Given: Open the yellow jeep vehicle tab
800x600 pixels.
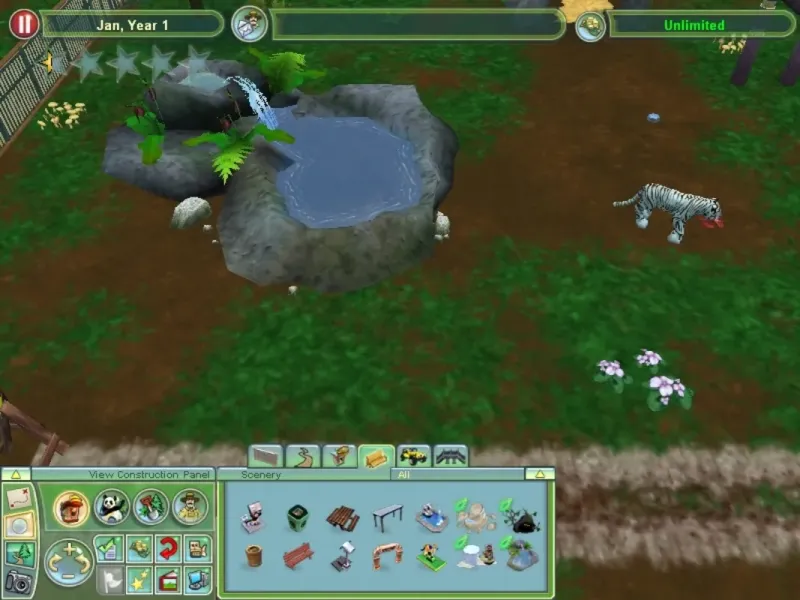Looking at the screenshot, I should (x=414, y=457).
